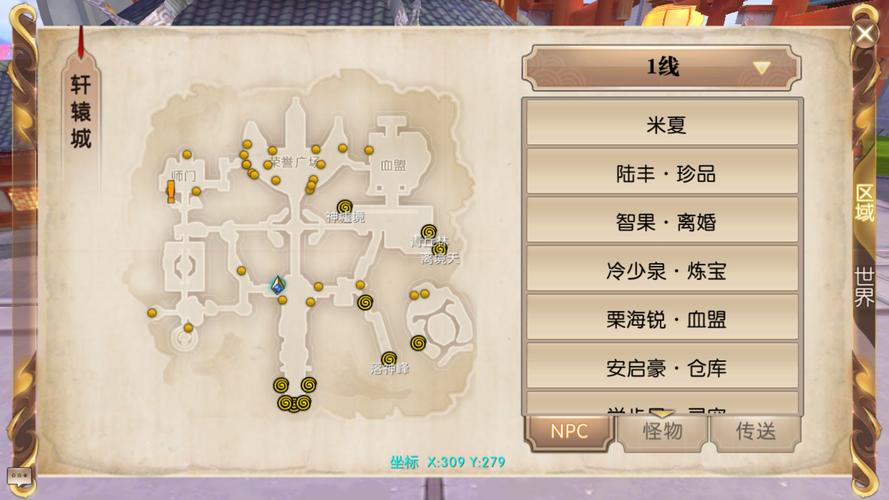
Task: Open the 传送 teleport tab
Action: [755, 432]
